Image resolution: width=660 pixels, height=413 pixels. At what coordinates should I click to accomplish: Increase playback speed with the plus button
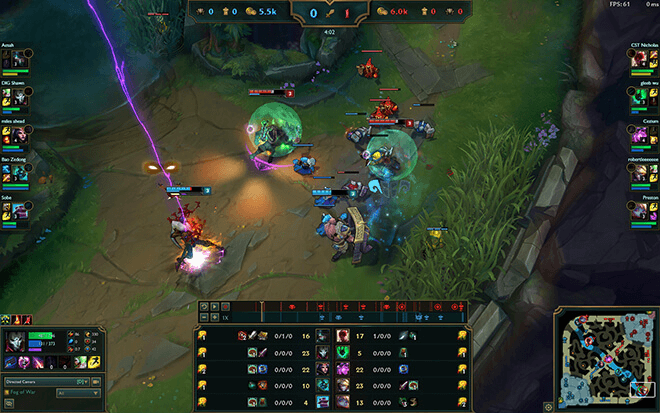click(215, 316)
